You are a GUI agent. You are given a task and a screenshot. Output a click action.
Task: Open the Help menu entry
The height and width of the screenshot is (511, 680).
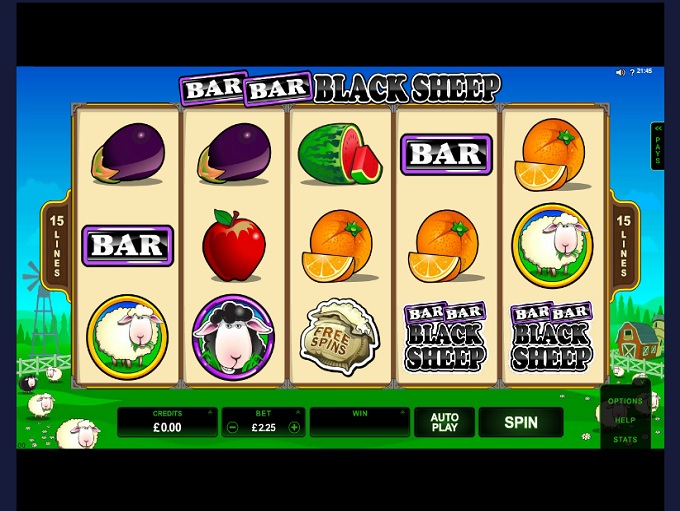(x=625, y=420)
